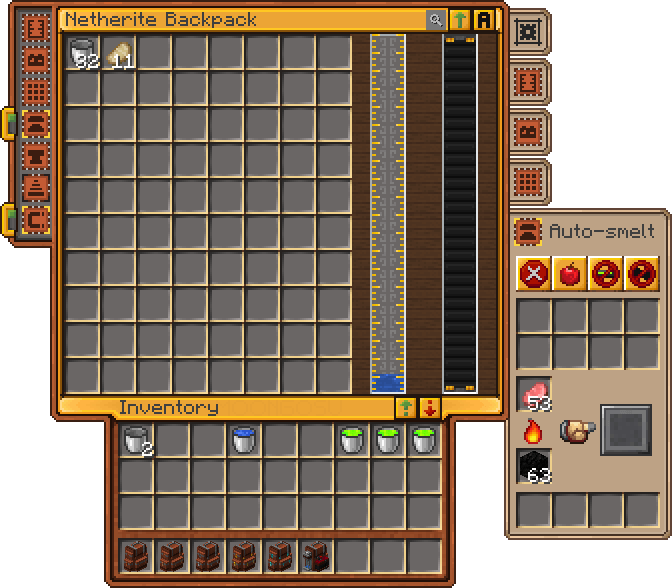Click the auto-smelt output result slot
The width and height of the screenshot is (672, 588).
click(625, 430)
